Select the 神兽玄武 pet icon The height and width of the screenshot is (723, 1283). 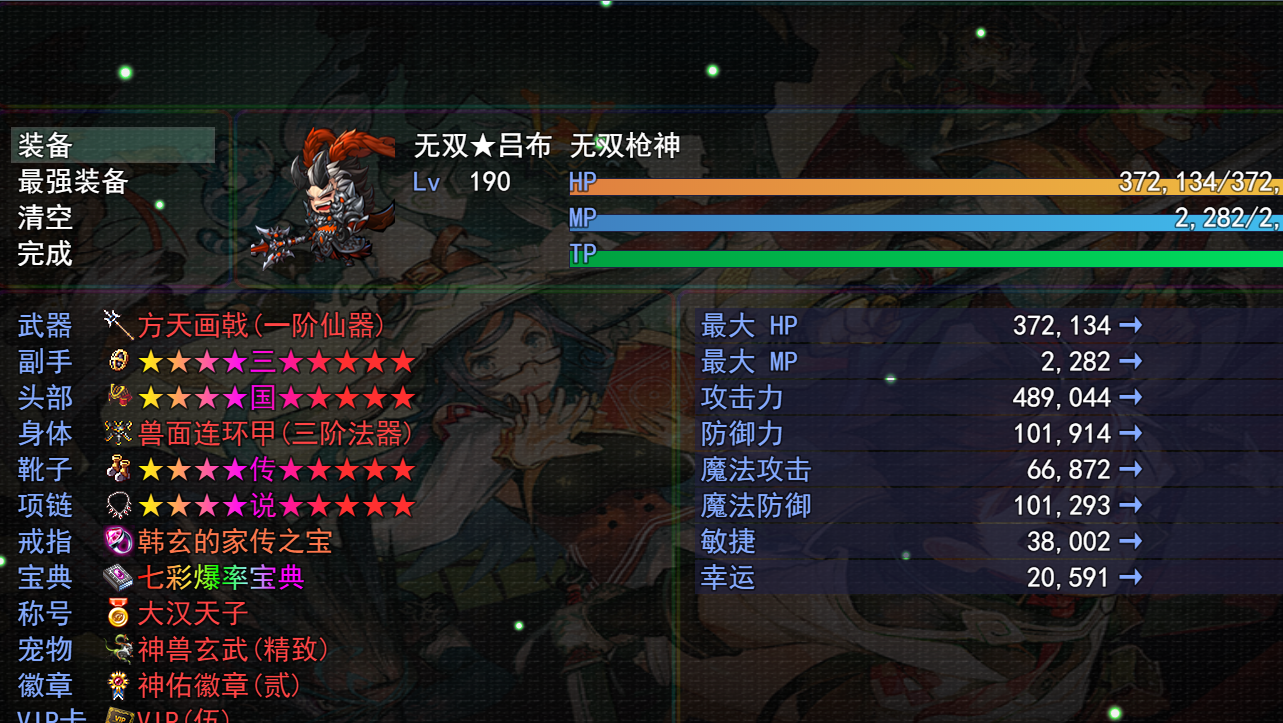tap(118, 650)
